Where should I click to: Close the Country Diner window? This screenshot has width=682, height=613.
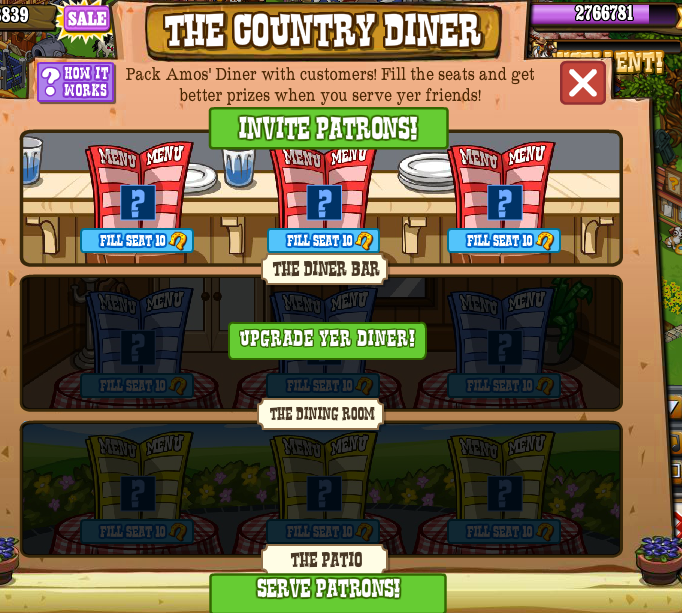(582, 83)
